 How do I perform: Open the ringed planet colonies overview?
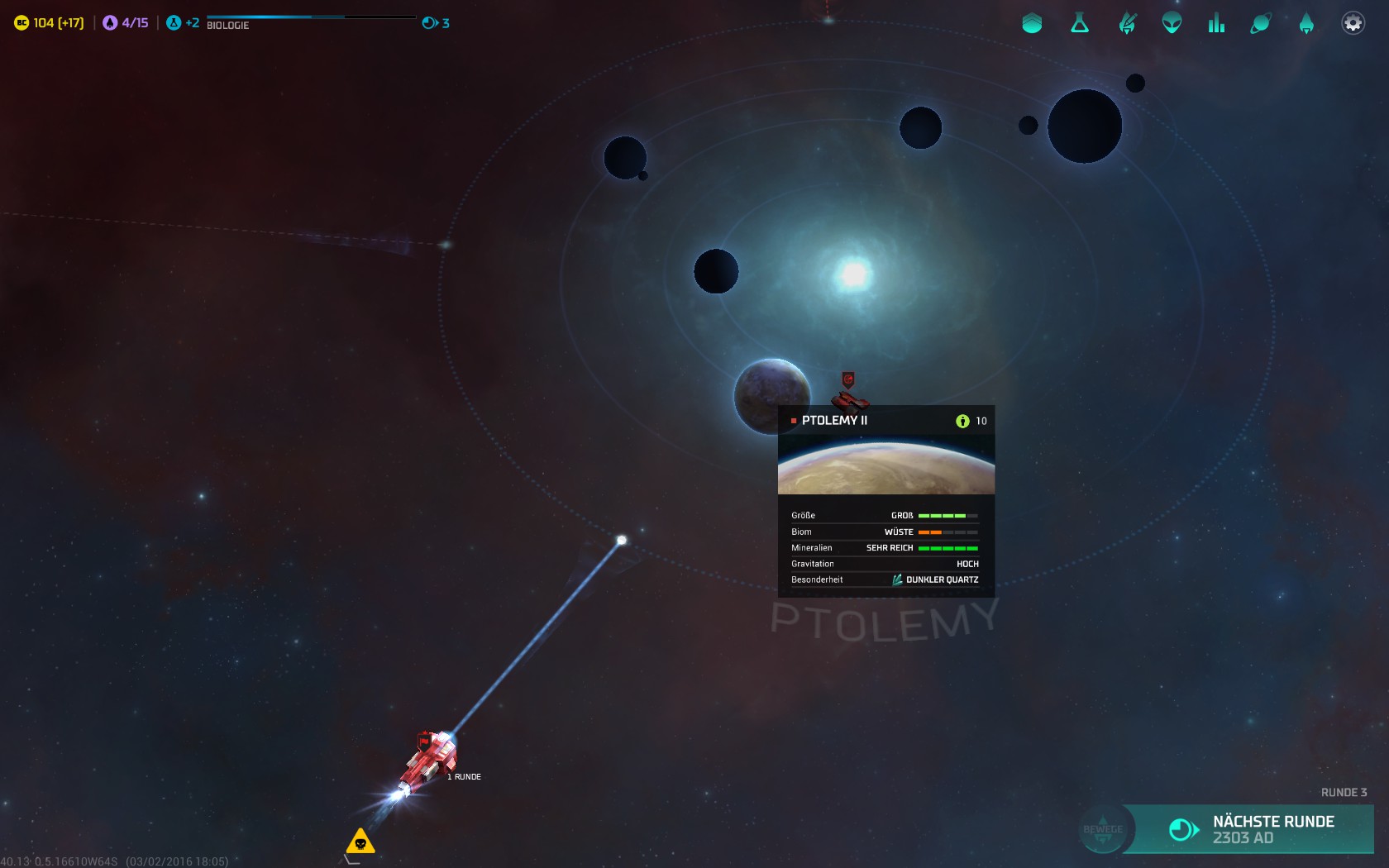[1261, 23]
